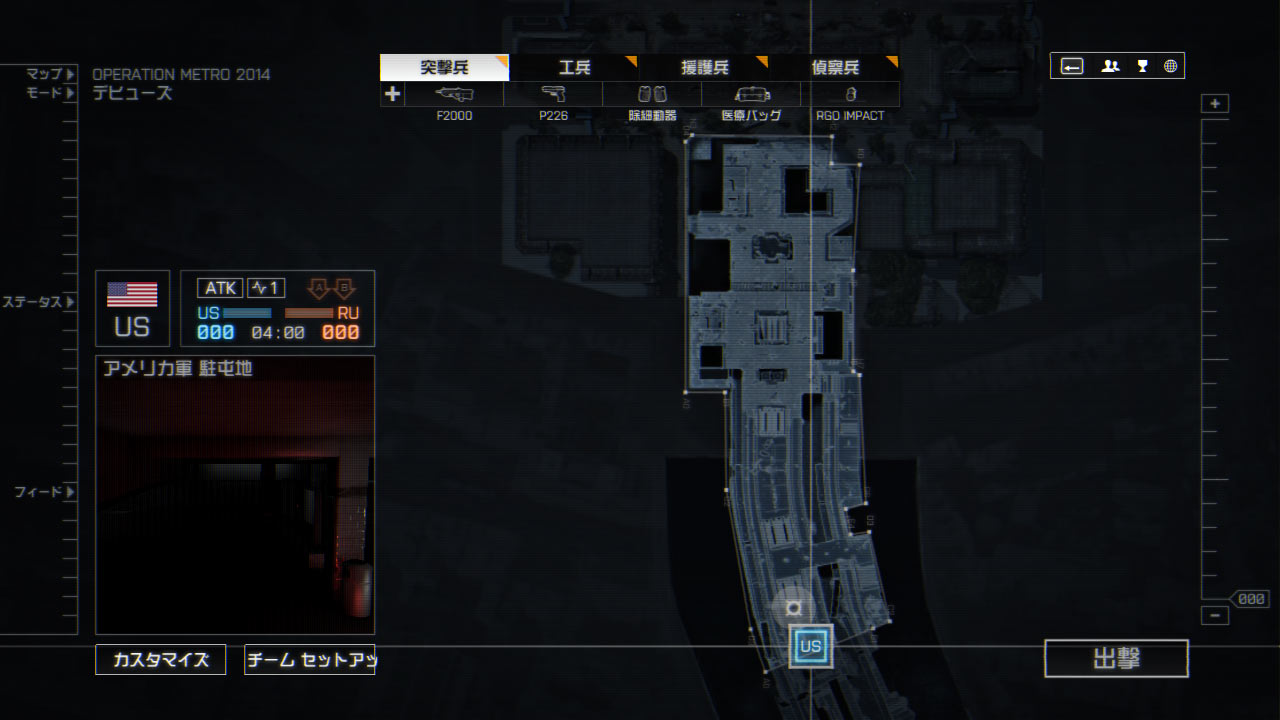Open the カスタマイズ customize menu
Screen dimensions: 1280x720
tap(161, 660)
